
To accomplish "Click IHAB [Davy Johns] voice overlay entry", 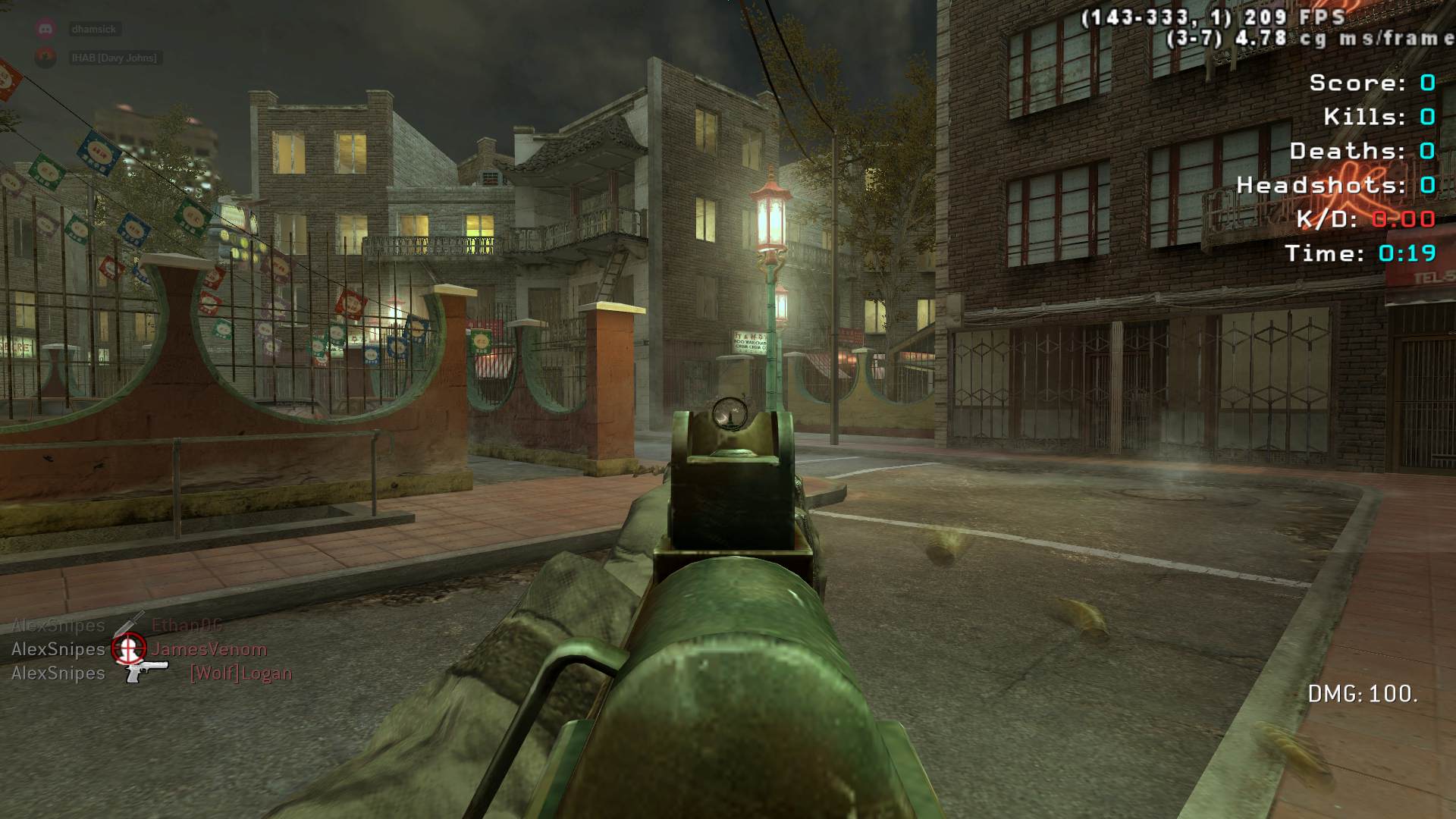I will [x=114, y=58].
